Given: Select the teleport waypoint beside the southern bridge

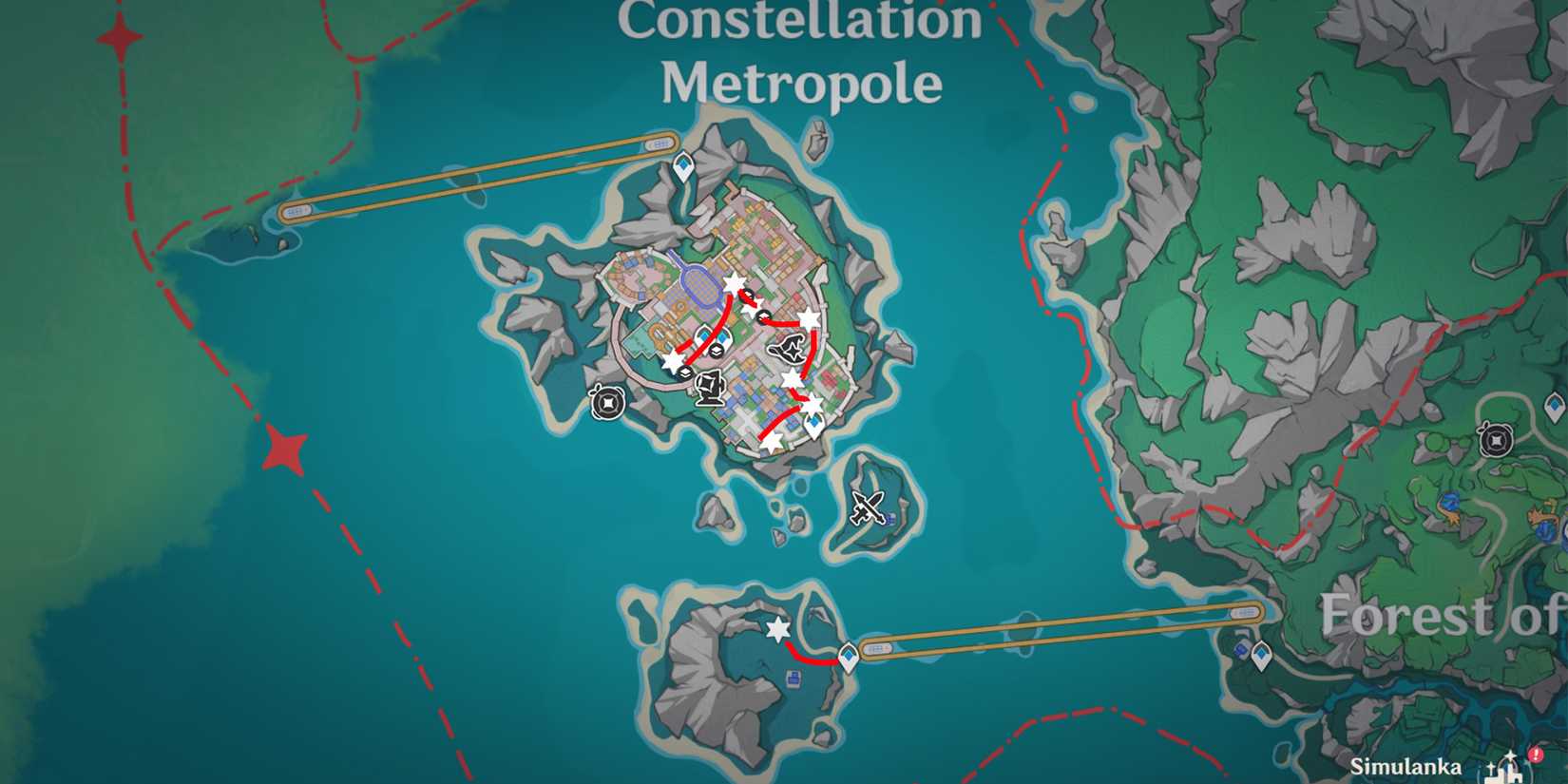Looking at the screenshot, I should 849,658.
